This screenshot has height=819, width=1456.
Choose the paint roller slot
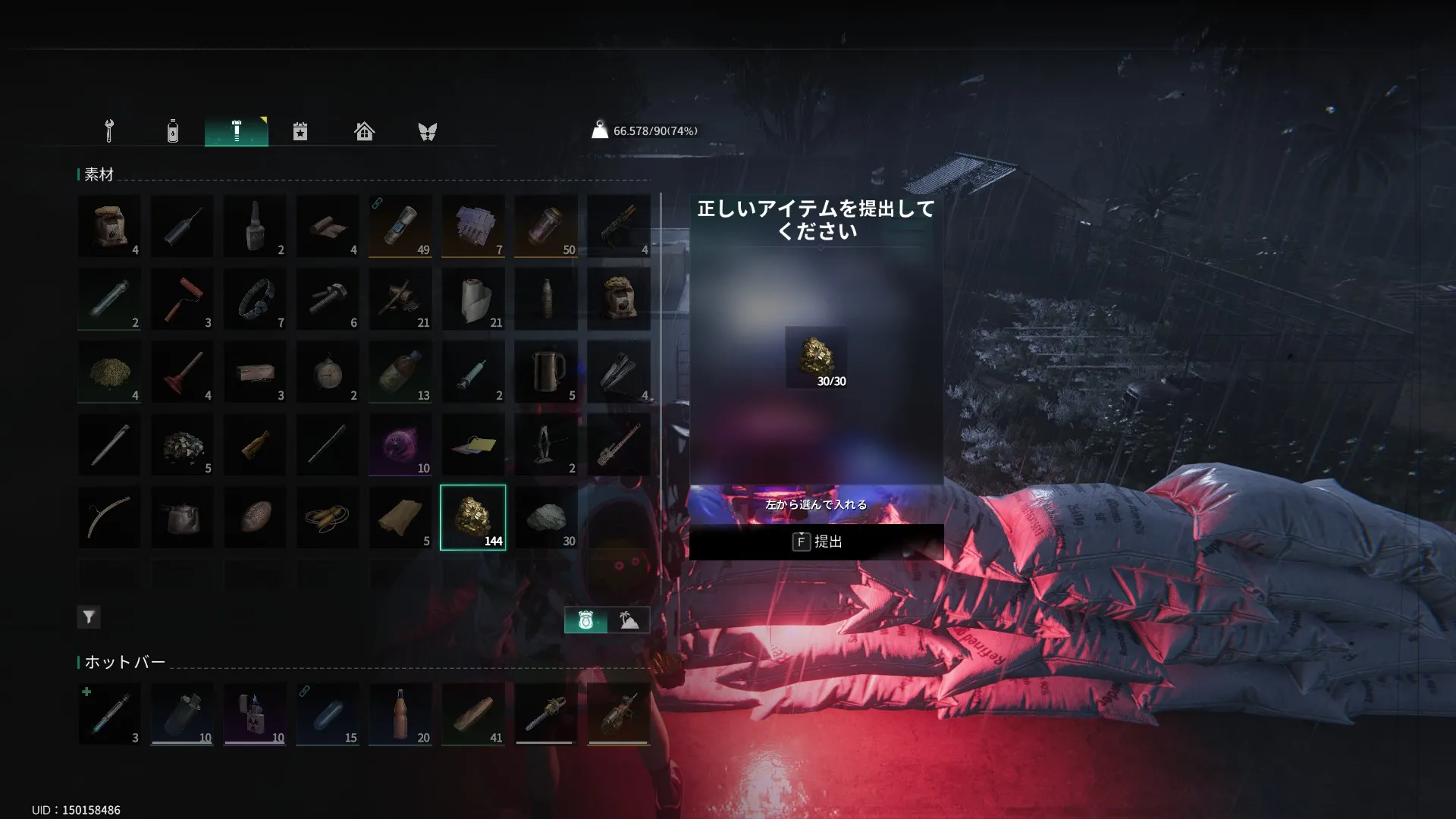(182, 300)
